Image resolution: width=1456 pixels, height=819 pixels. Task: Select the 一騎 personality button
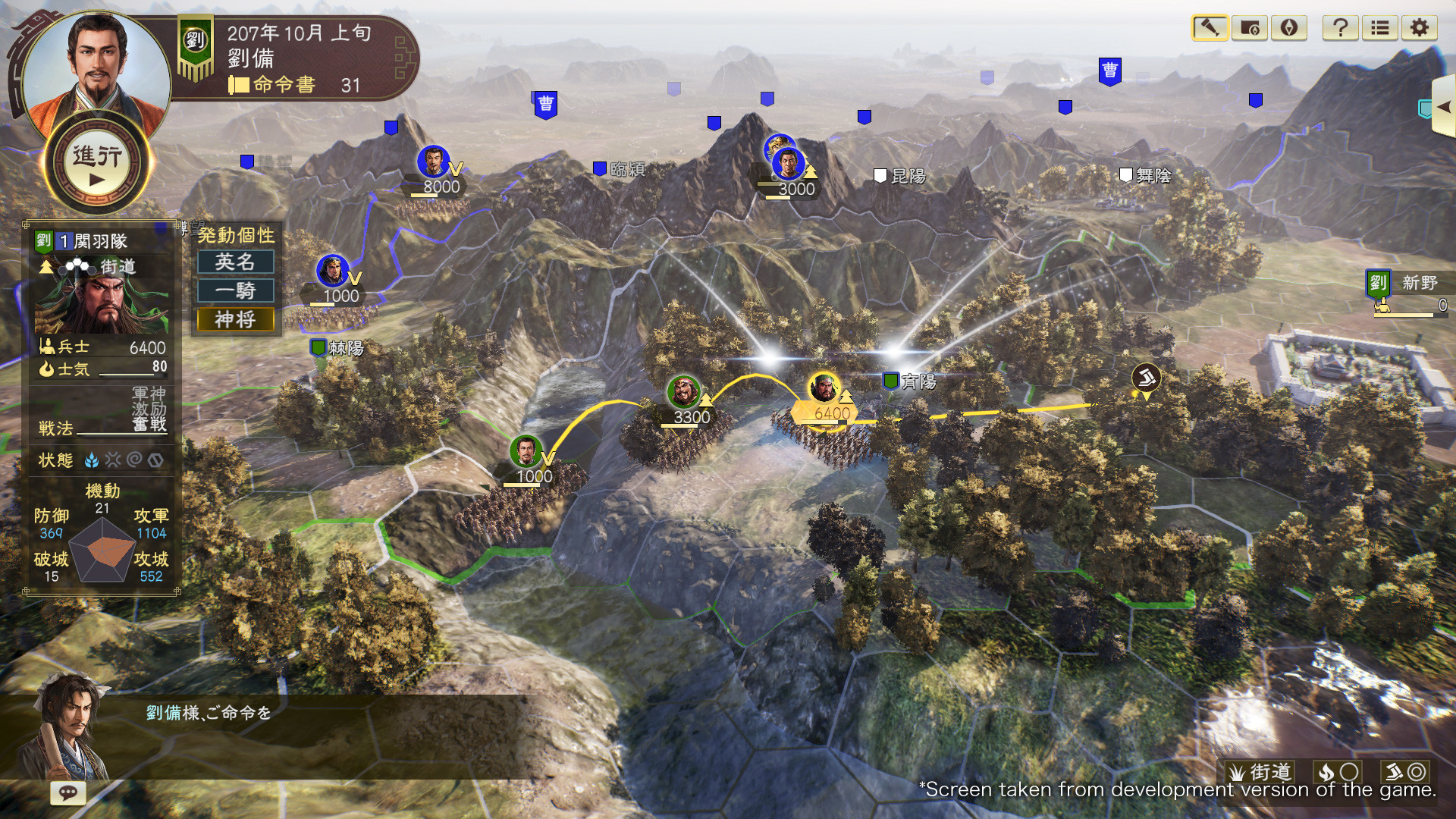236,290
